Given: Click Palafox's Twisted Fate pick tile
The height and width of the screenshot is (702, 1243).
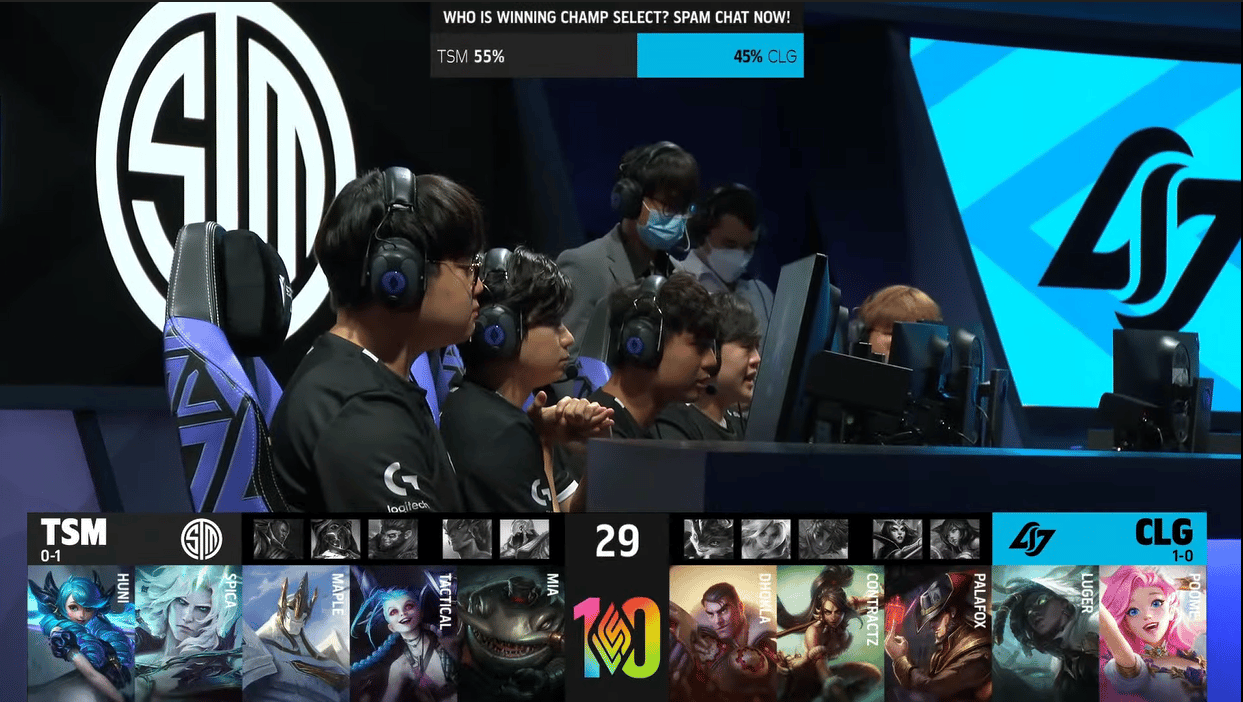Looking at the screenshot, I should point(938,632).
